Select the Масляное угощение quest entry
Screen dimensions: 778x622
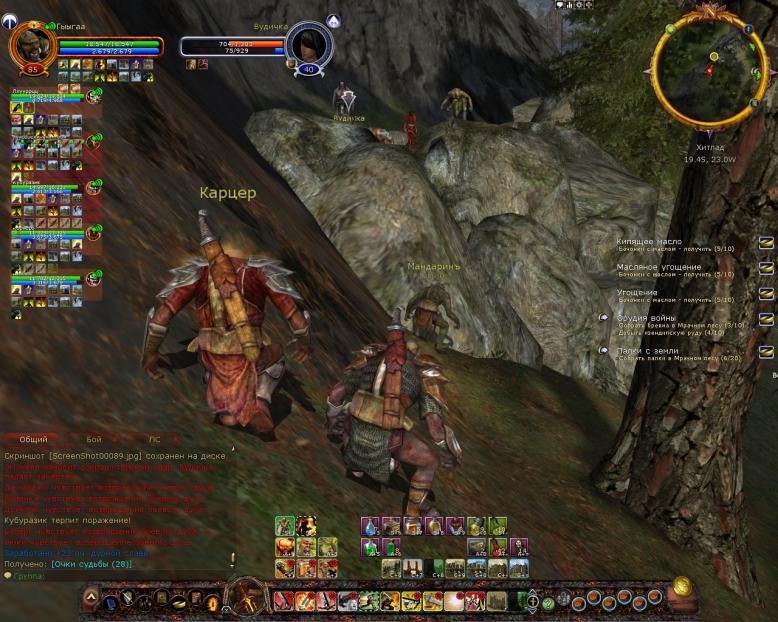pyautogui.click(x=658, y=267)
